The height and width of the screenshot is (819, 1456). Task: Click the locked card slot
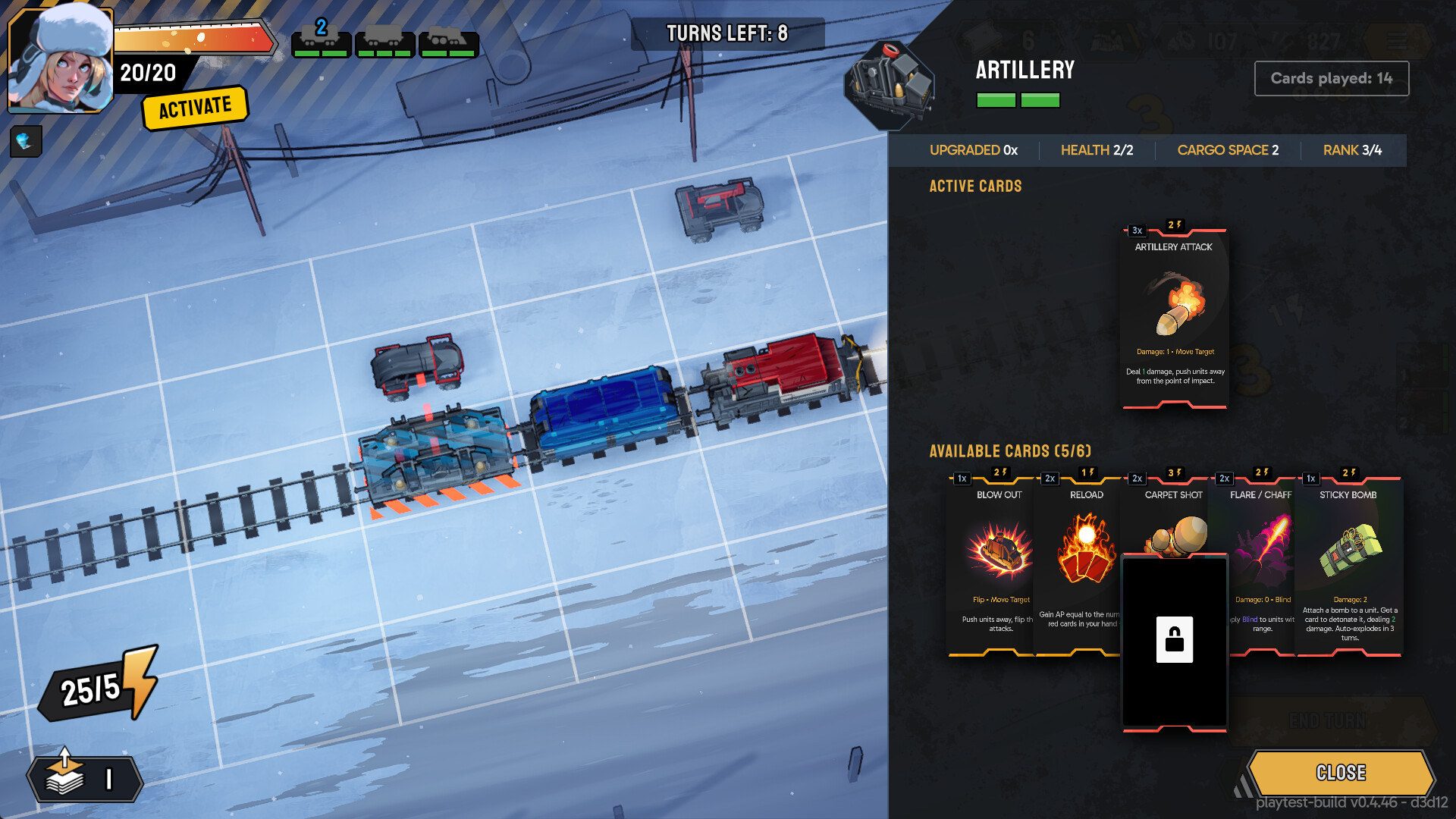click(1174, 641)
